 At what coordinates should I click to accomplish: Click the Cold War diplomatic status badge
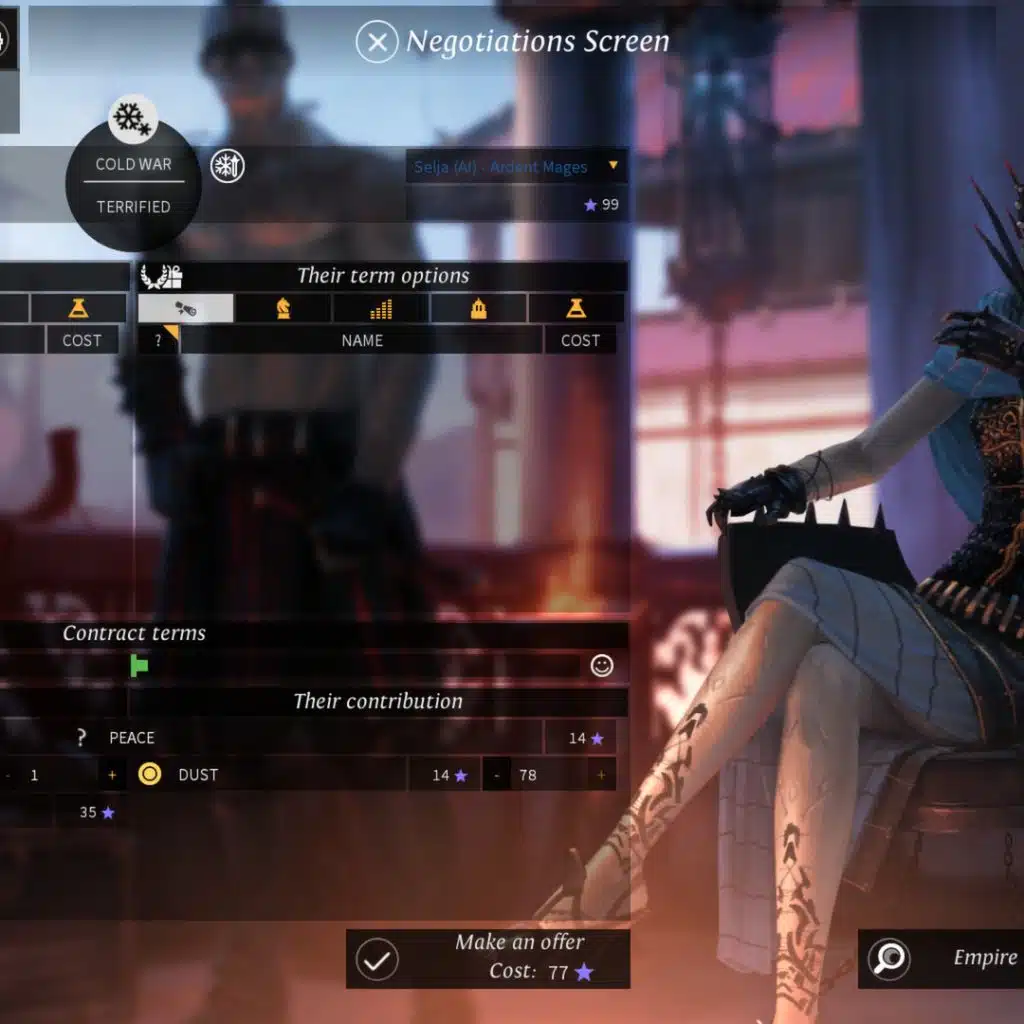pos(133,185)
